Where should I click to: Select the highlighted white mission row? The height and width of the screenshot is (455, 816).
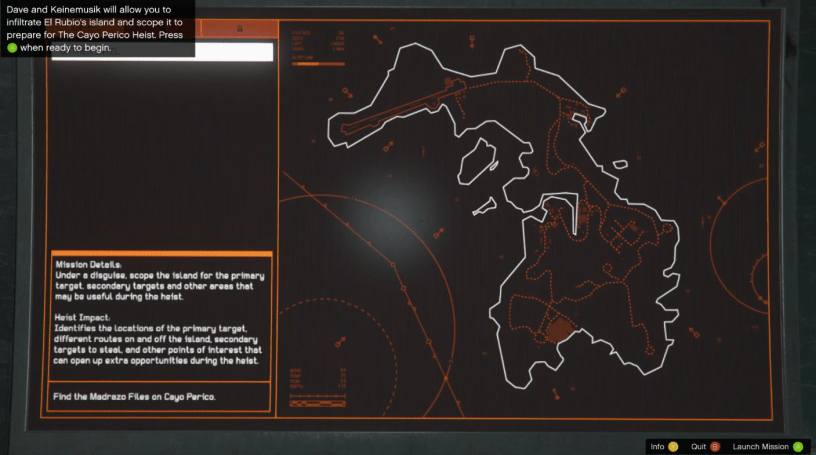click(160, 52)
